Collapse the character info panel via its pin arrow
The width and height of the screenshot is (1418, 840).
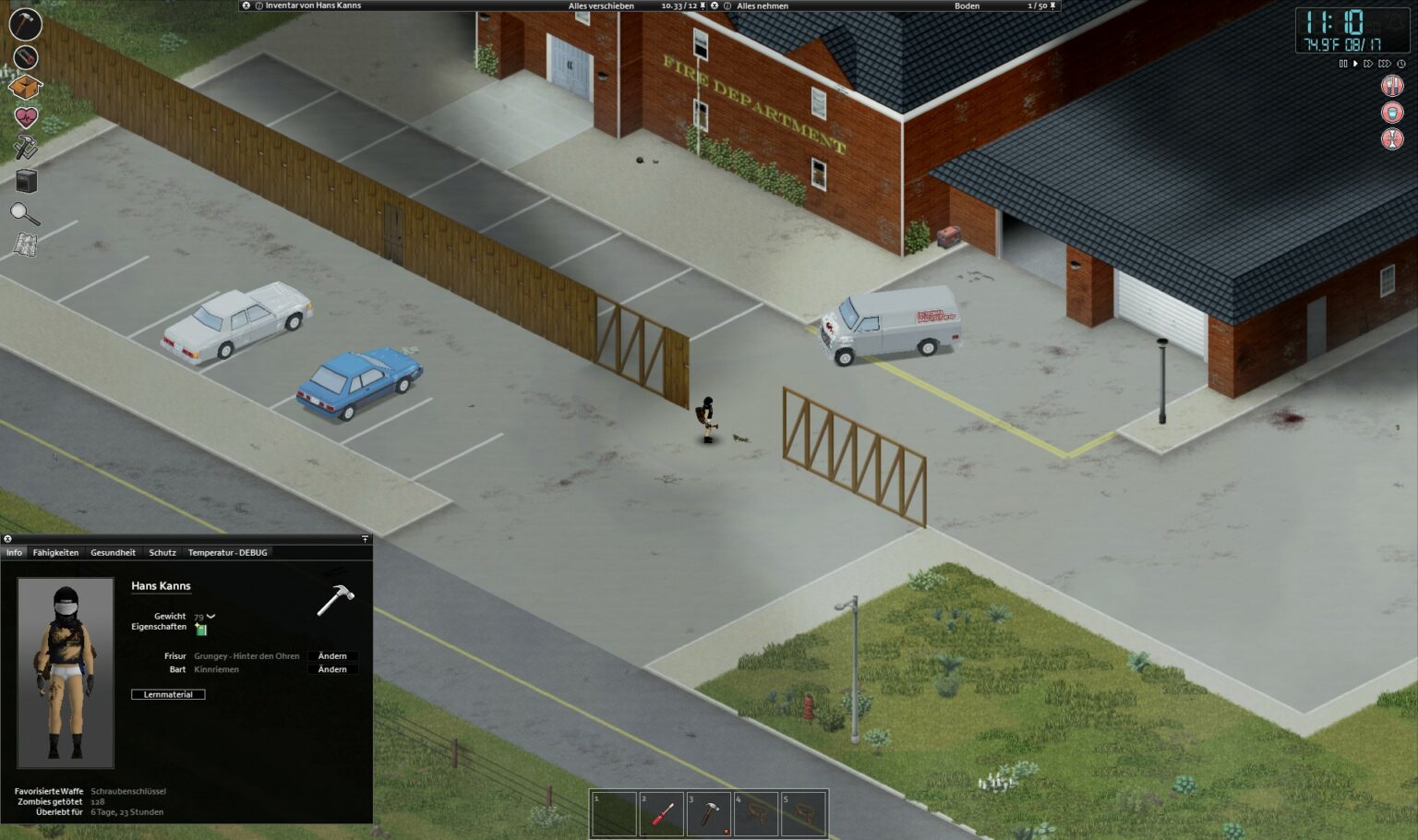(366, 540)
